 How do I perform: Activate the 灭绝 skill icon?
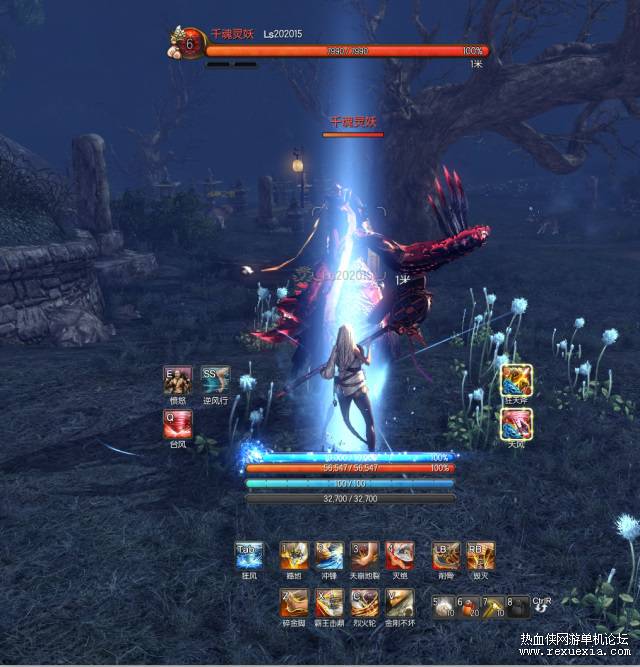400,555
